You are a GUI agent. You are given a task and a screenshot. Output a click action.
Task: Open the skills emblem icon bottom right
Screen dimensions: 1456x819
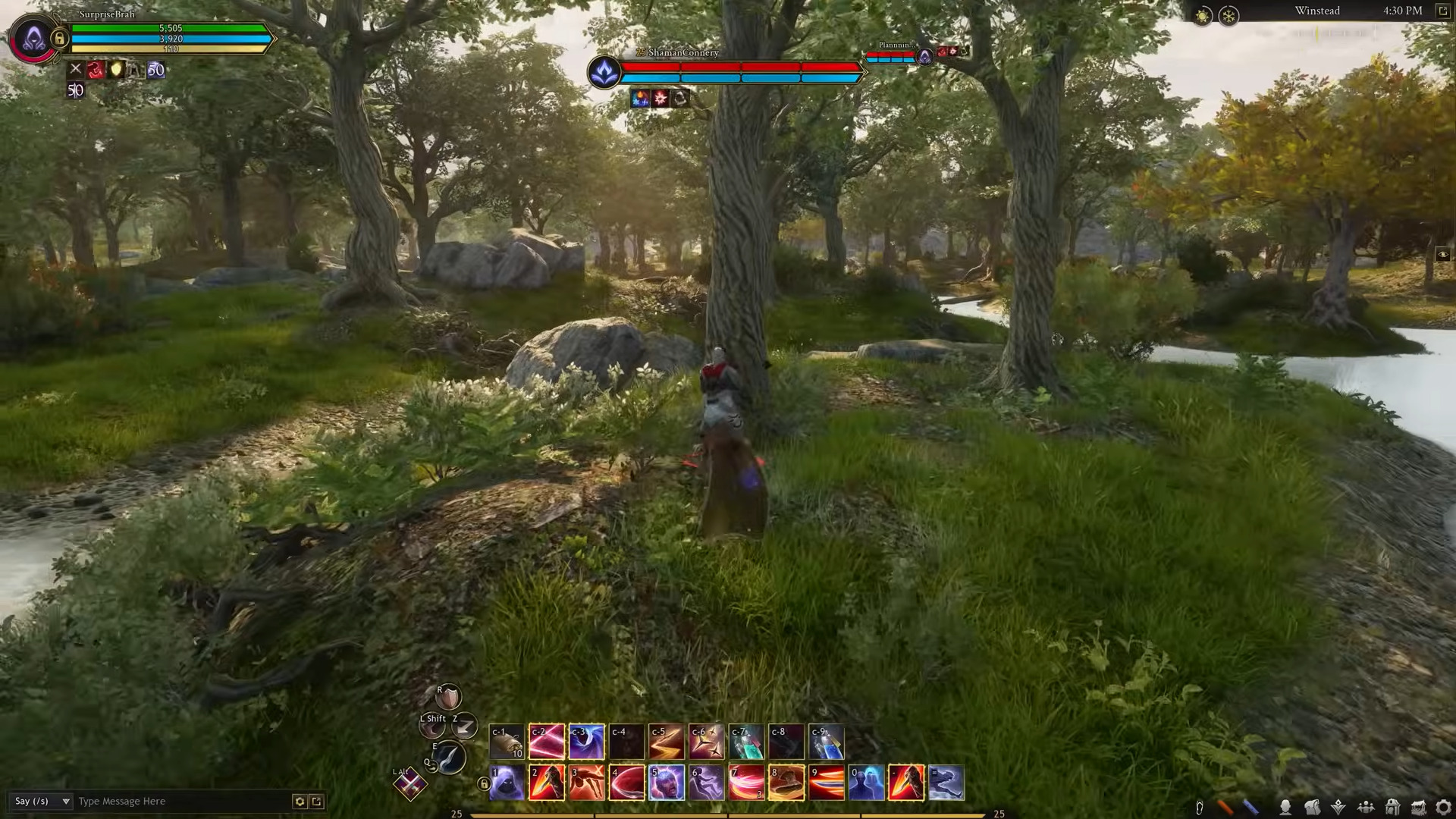[1338, 806]
